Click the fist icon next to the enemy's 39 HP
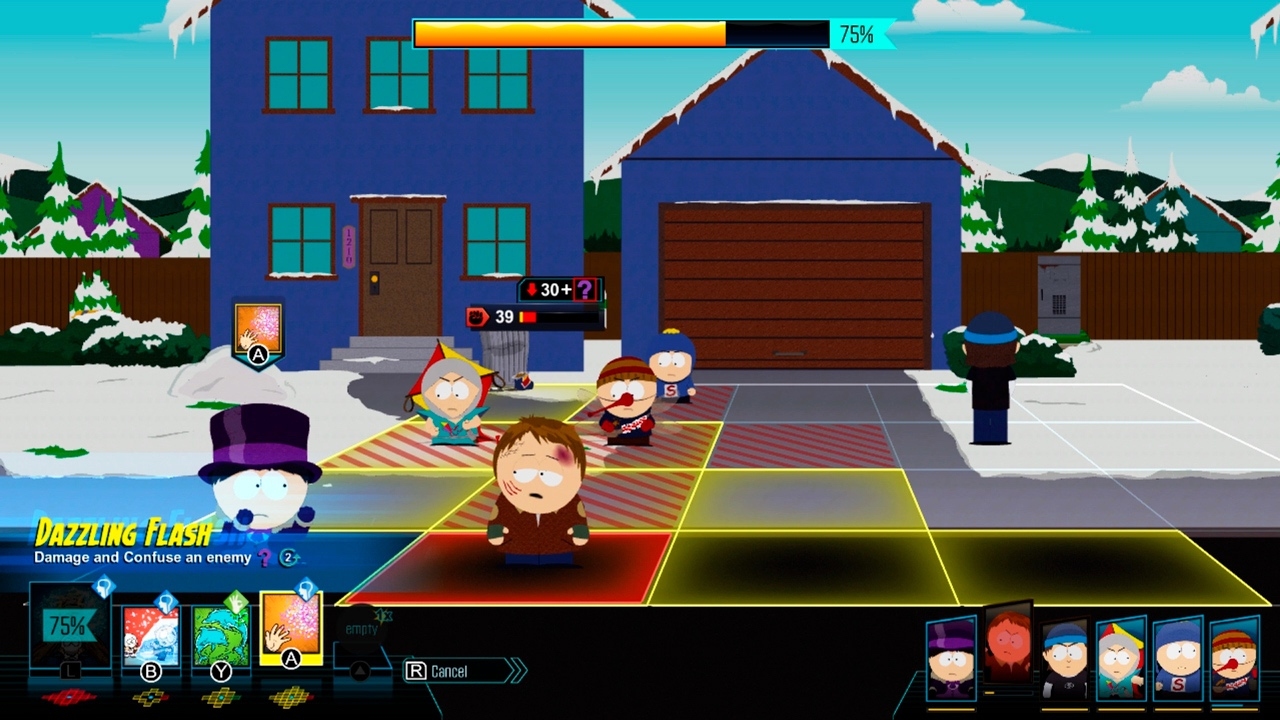The height and width of the screenshot is (720, 1280). coord(478,316)
